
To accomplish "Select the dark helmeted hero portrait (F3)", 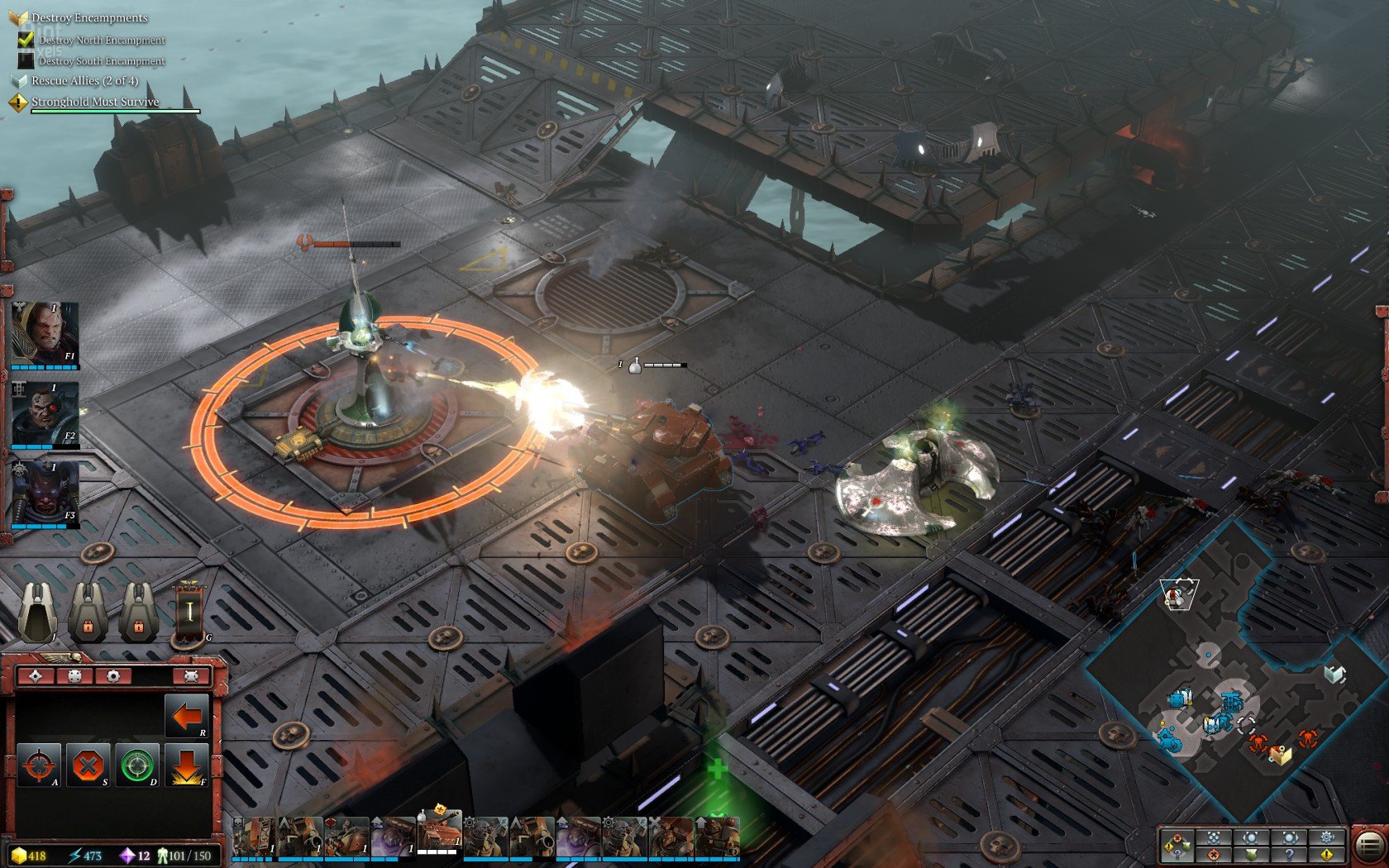I will coord(45,493).
